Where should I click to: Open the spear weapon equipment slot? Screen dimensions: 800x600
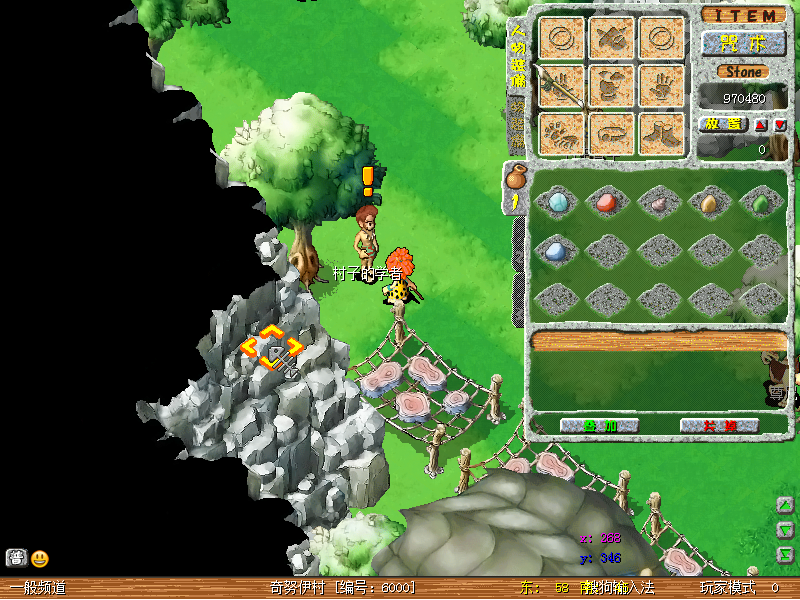[x=562, y=87]
